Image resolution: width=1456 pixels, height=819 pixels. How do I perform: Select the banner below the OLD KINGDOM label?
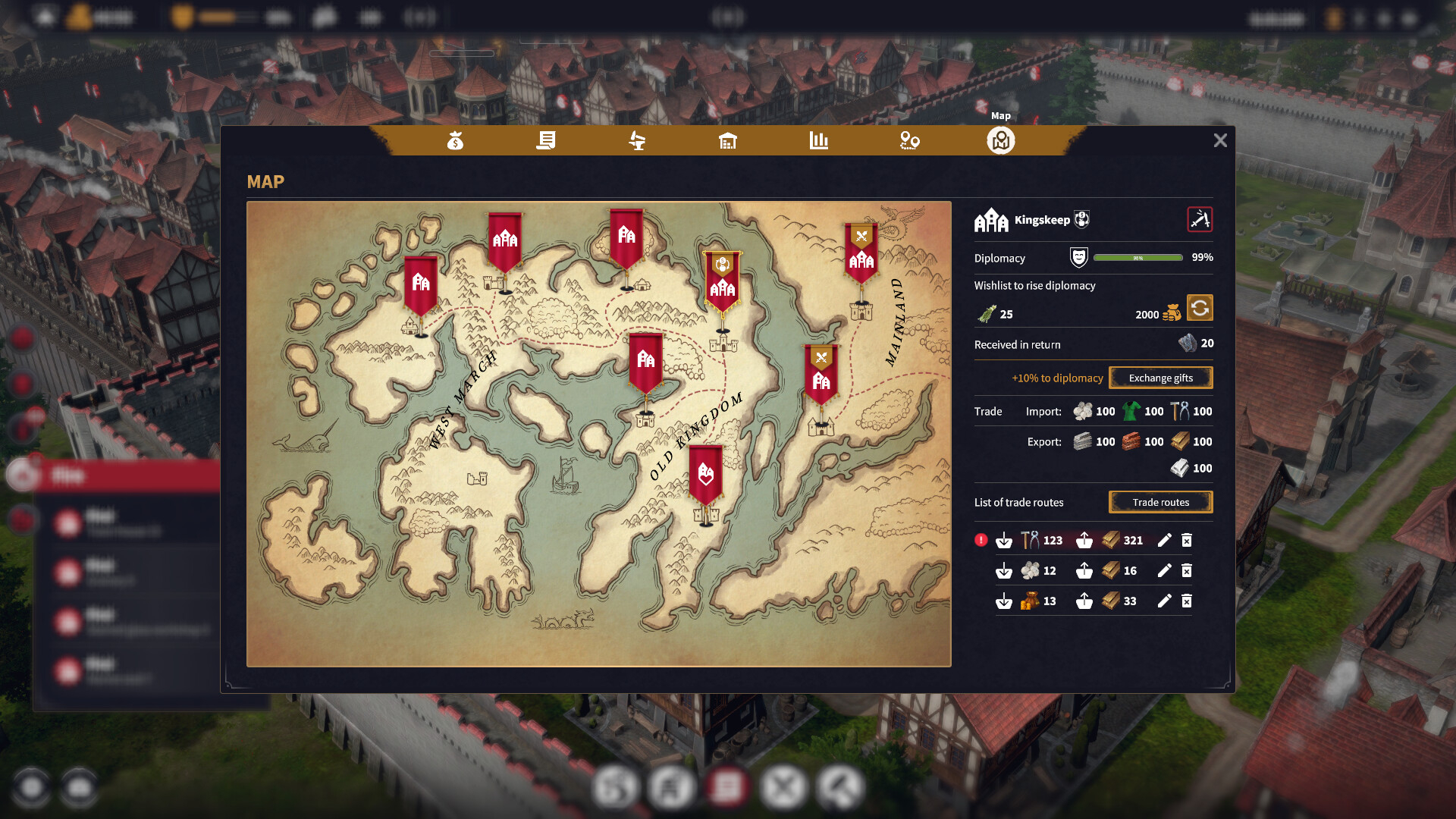706,476
